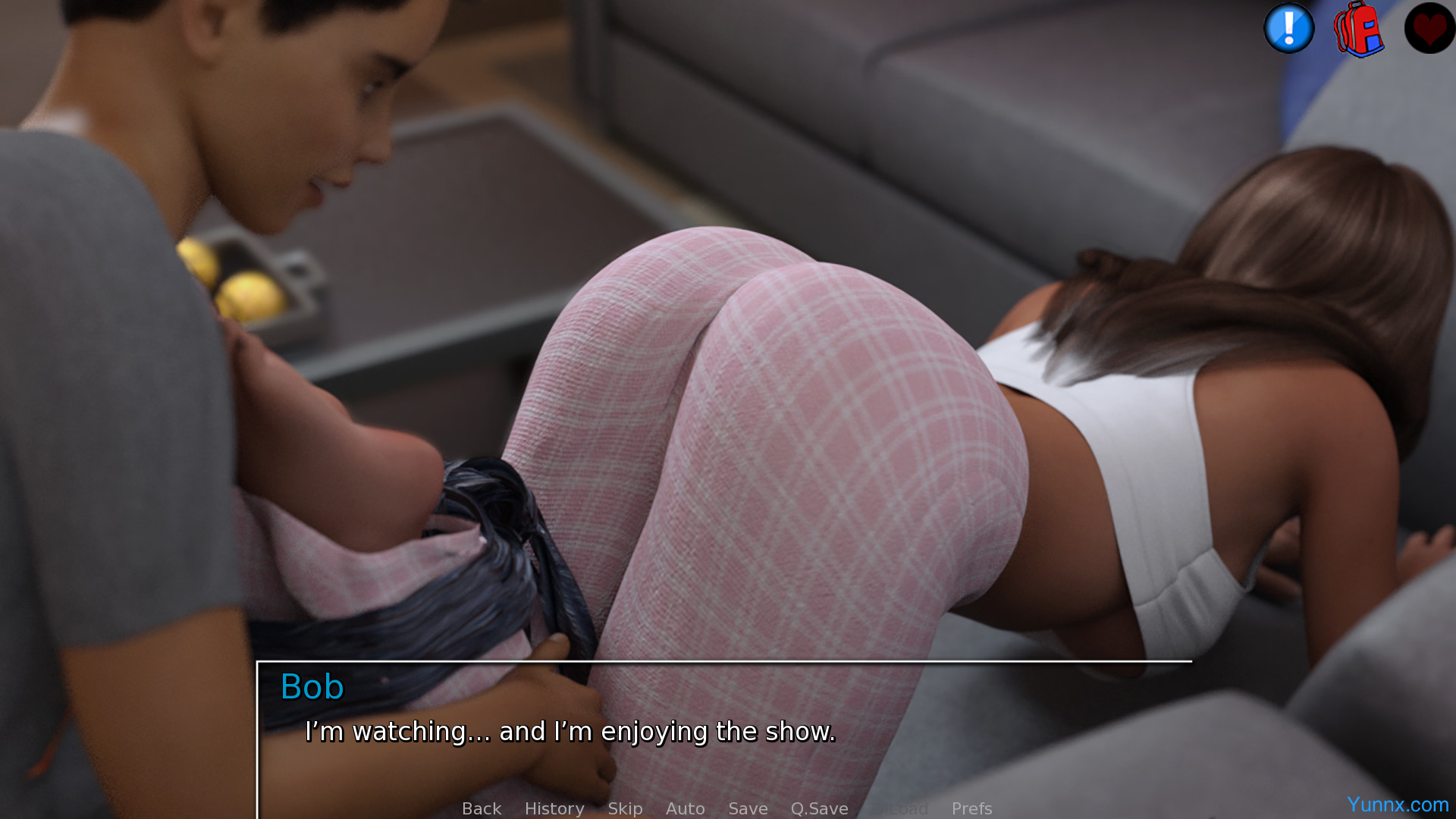The width and height of the screenshot is (1456, 819).
Task: Quick save with Q.Save button
Action: coord(819,808)
